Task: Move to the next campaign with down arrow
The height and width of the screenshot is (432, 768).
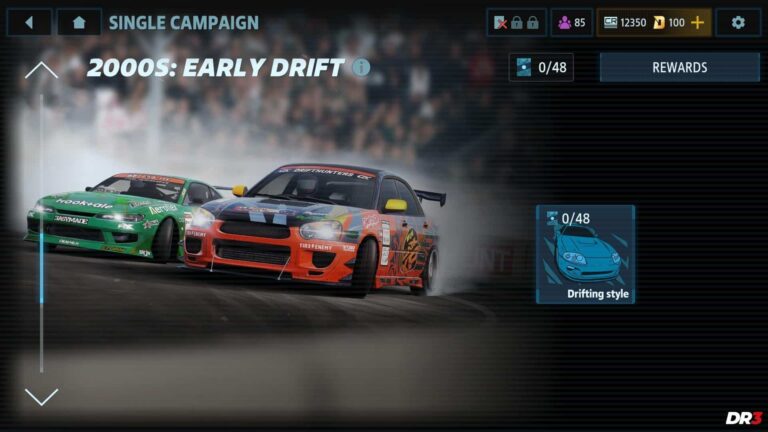Action: 41,396
